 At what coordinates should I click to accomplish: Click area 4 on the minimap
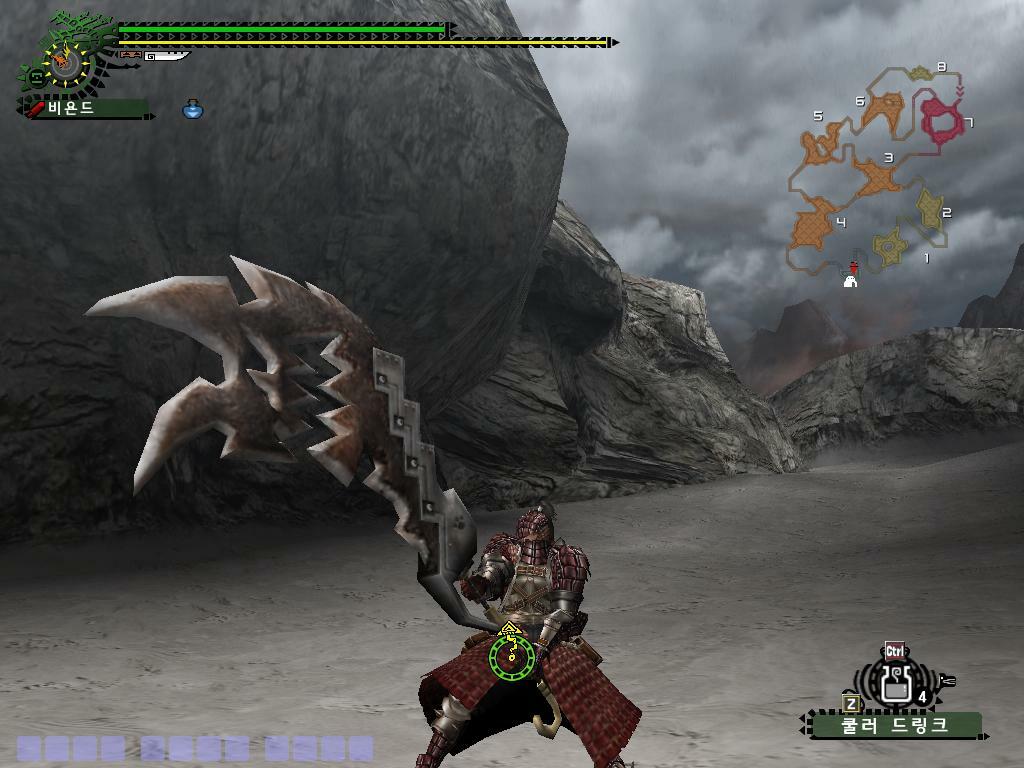pos(816,224)
